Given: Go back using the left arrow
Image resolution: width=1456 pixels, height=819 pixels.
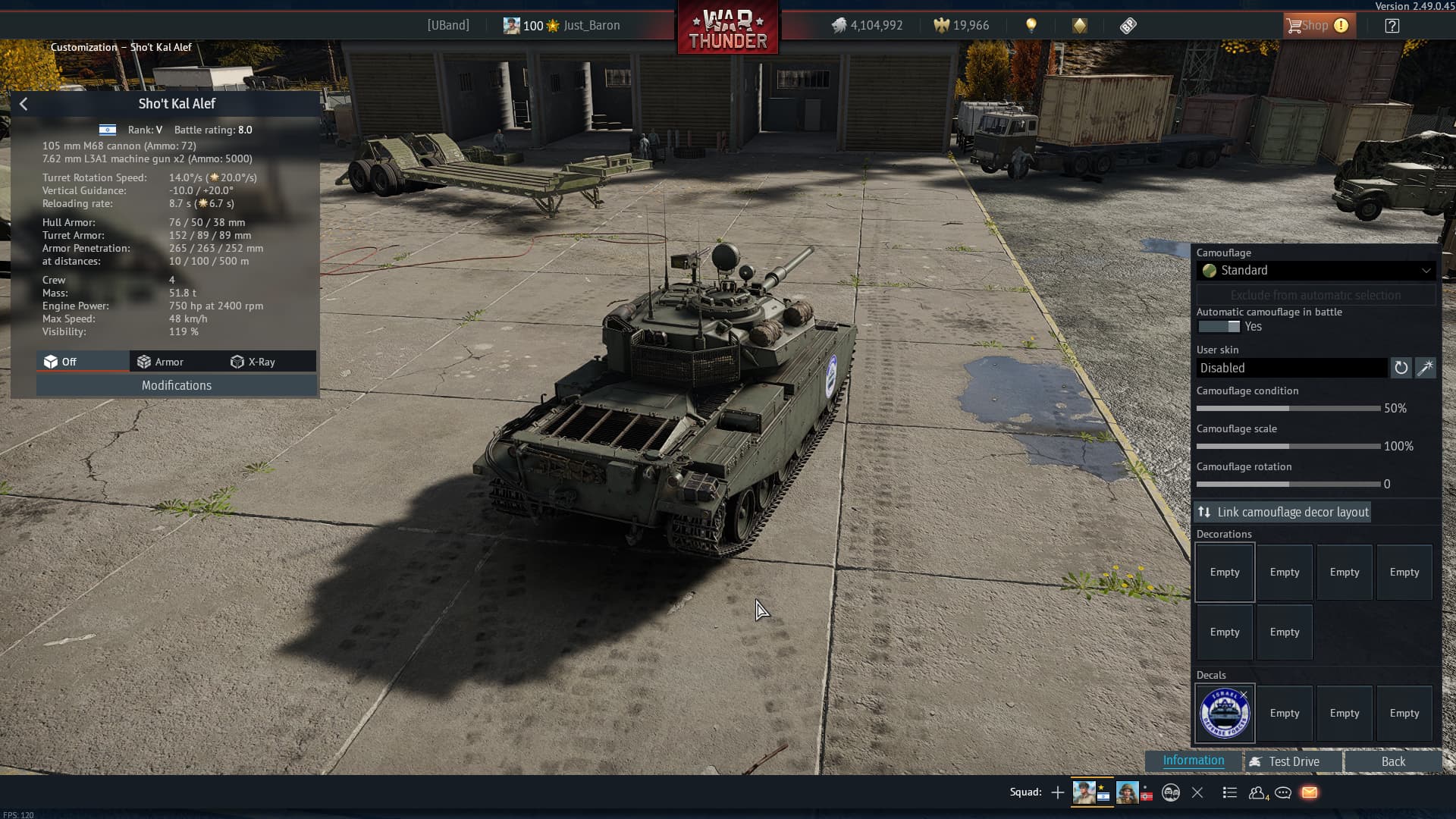Looking at the screenshot, I should 24,104.
